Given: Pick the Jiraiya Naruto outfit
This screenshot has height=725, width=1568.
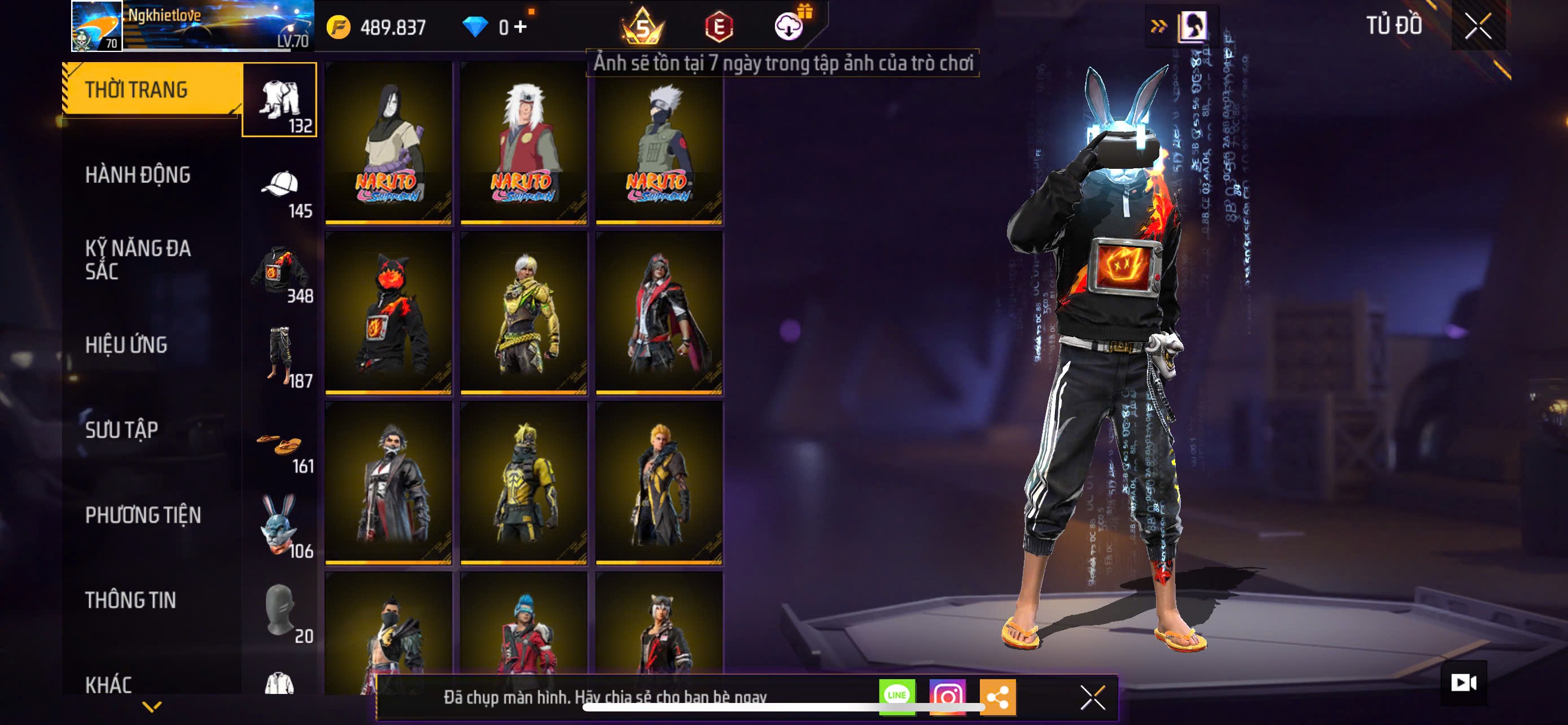Looking at the screenshot, I should tap(524, 143).
